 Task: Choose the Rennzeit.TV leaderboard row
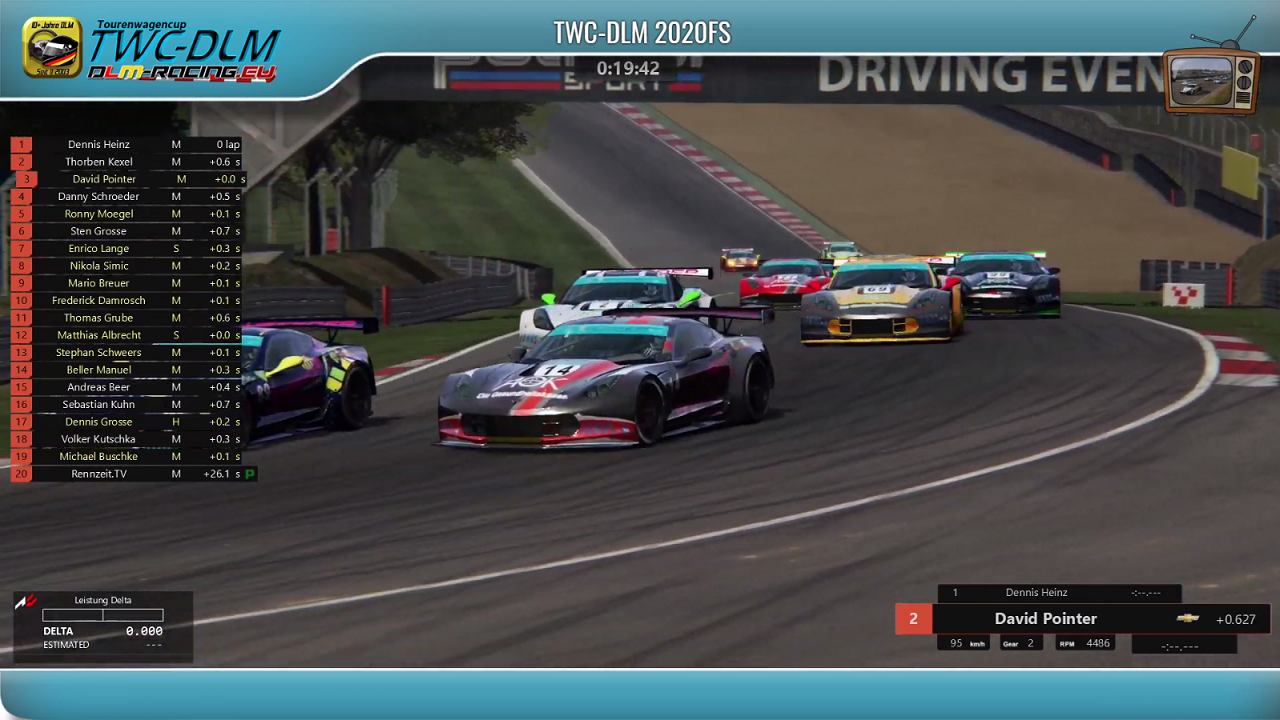coord(99,474)
